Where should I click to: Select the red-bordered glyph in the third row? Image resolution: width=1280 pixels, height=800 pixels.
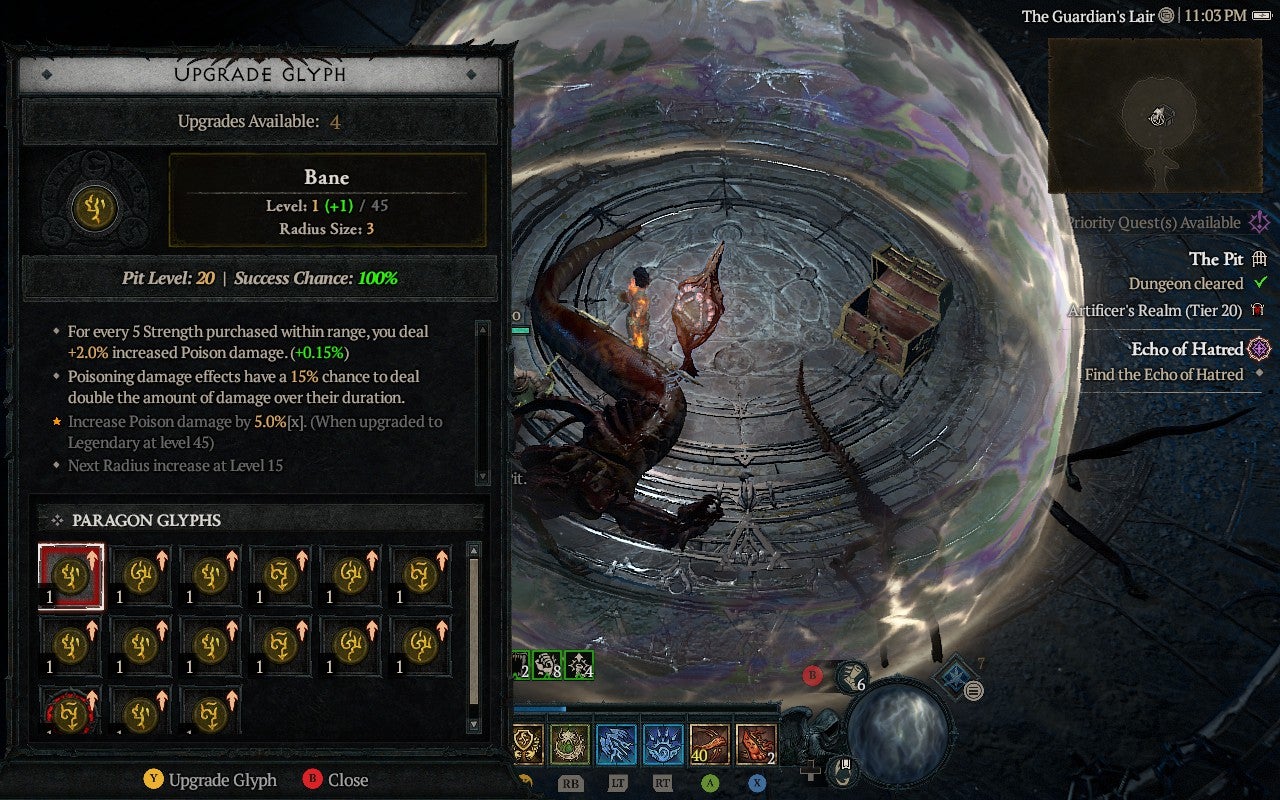click(x=70, y=712)
